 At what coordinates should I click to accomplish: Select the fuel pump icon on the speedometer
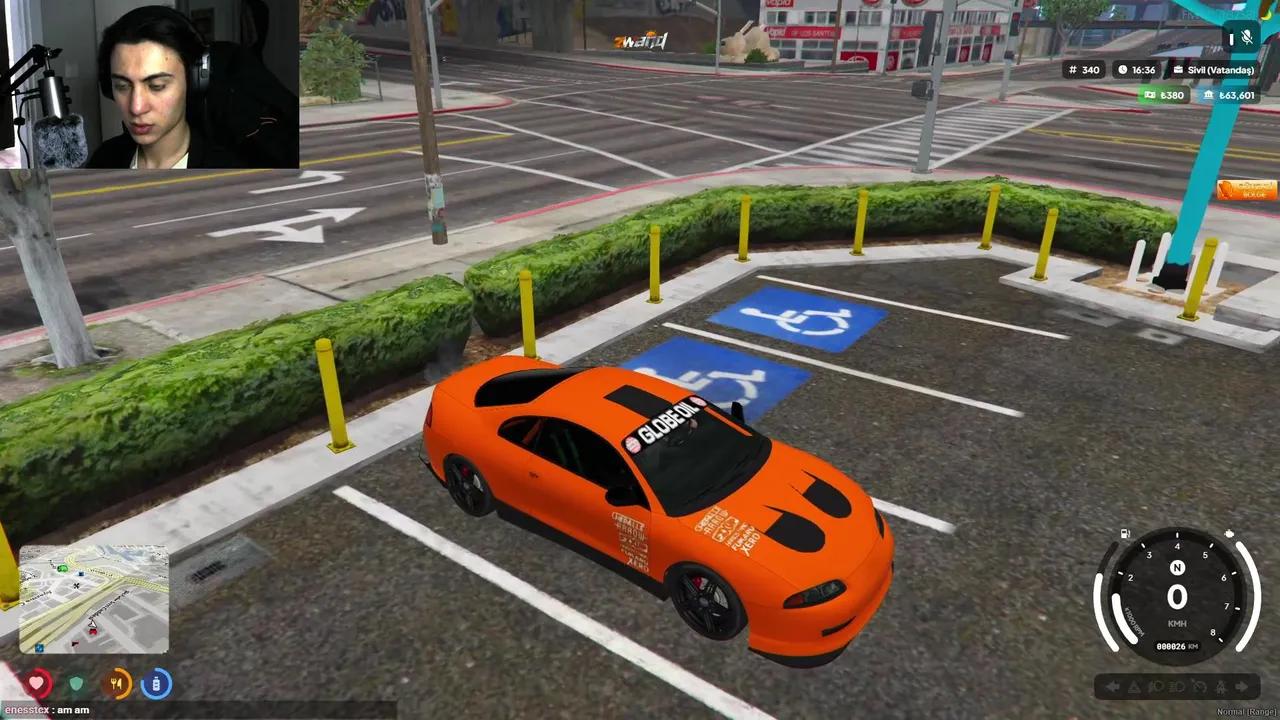click(x=1124, y=533)
